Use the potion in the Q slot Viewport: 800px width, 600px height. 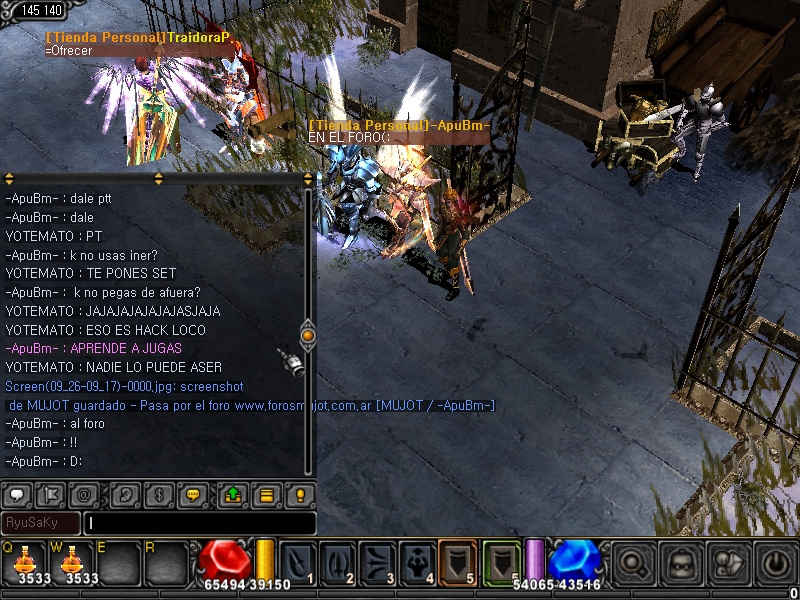pyautogui.click(x=24, y=562)
